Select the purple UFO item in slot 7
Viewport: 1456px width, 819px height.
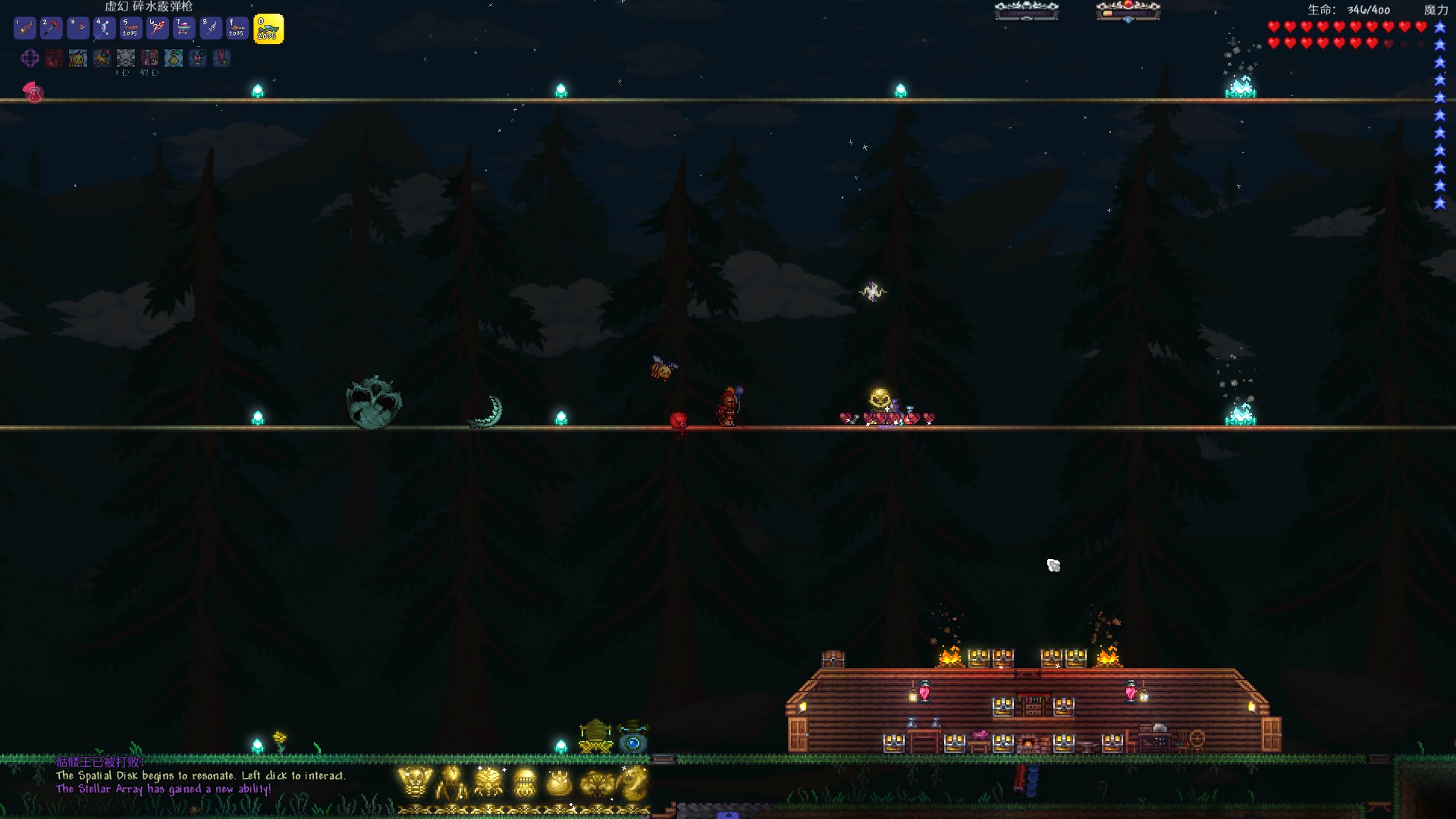[184, 29]
